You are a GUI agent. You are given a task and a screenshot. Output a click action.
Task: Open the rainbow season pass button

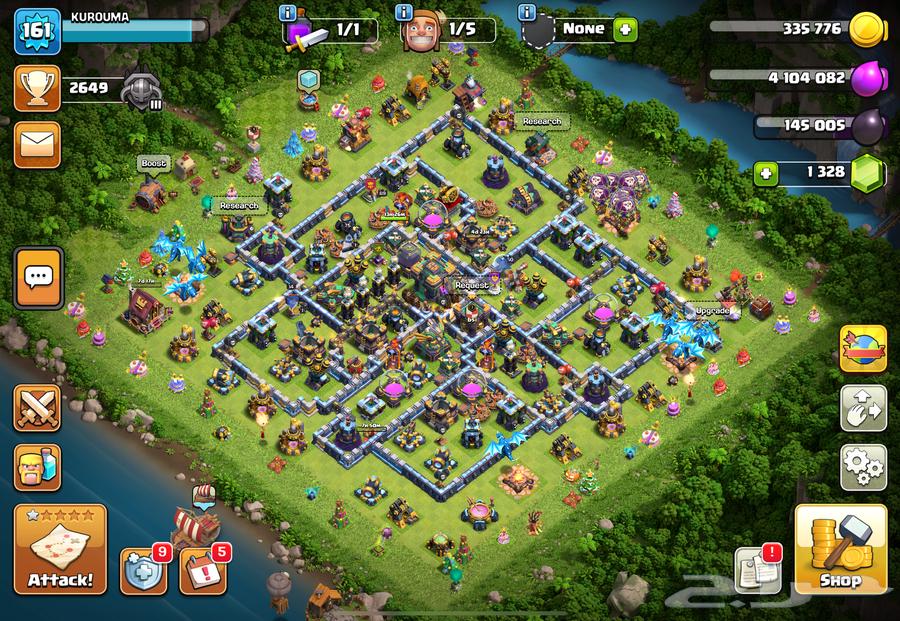point(862,348)
